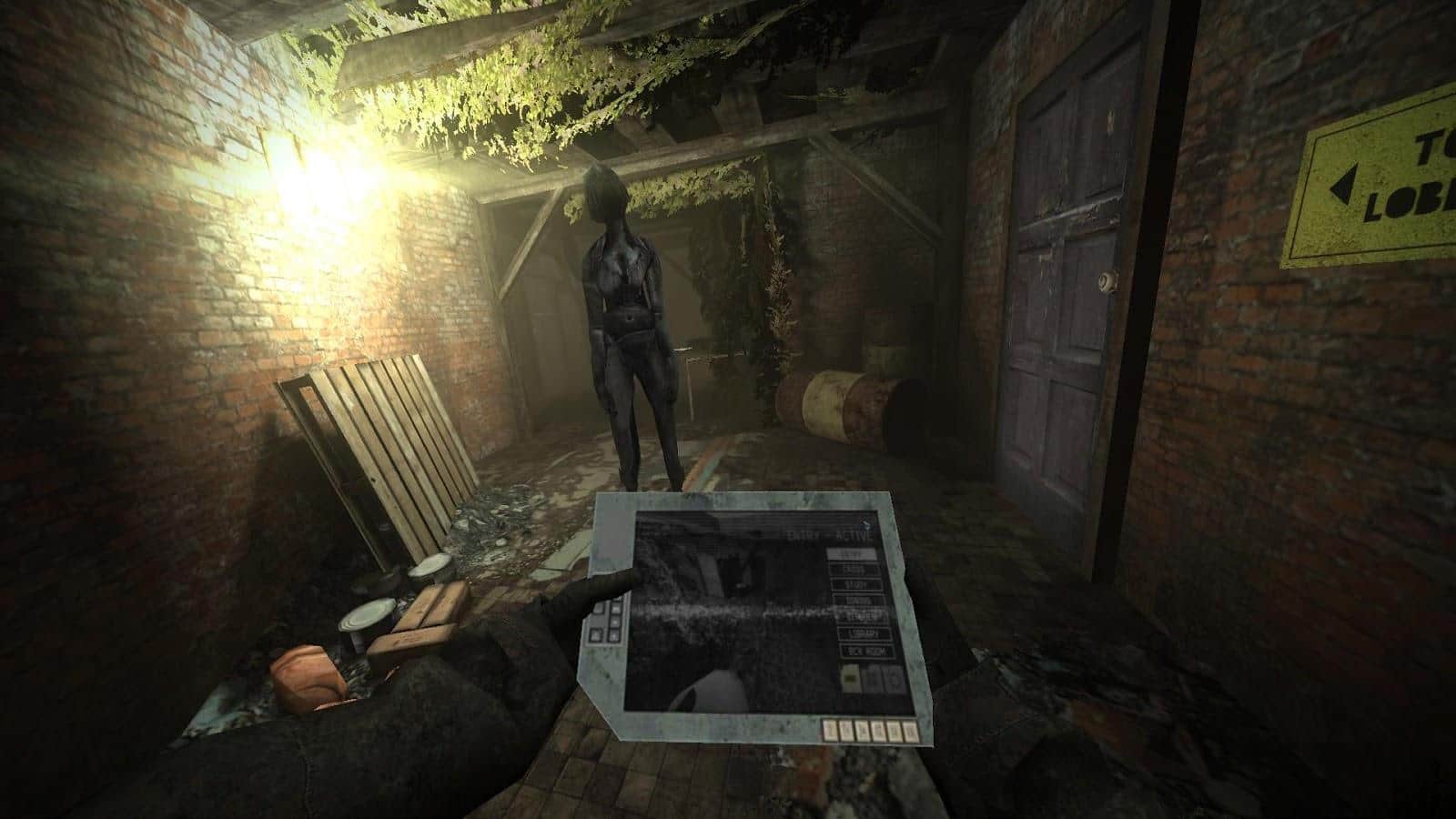Select the BCK ROOM camera
Image resolution: width=1456 pixels, height=819 pixels.
pos(866,651)
